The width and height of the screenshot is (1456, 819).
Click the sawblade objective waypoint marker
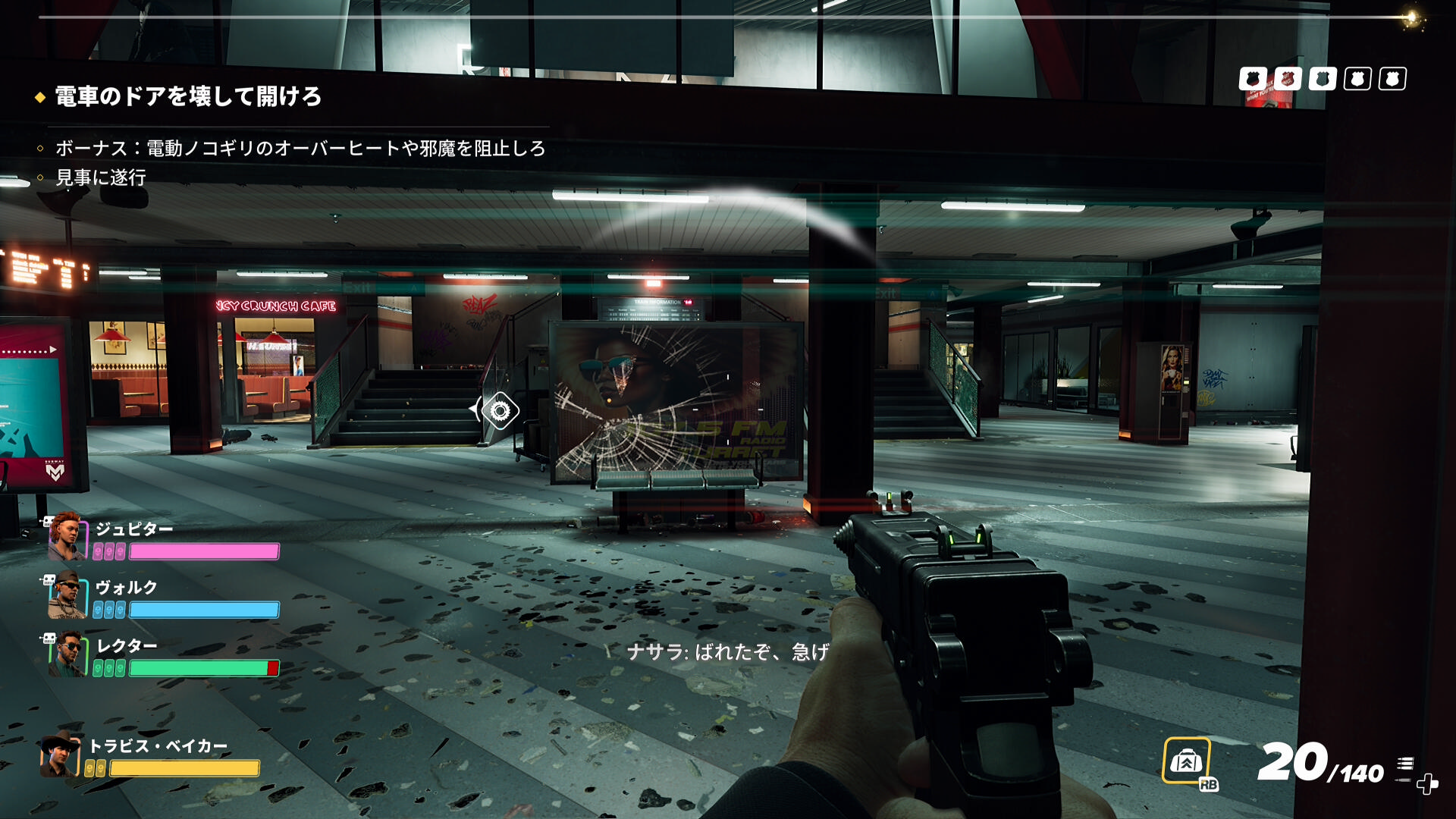click(499, 411)
